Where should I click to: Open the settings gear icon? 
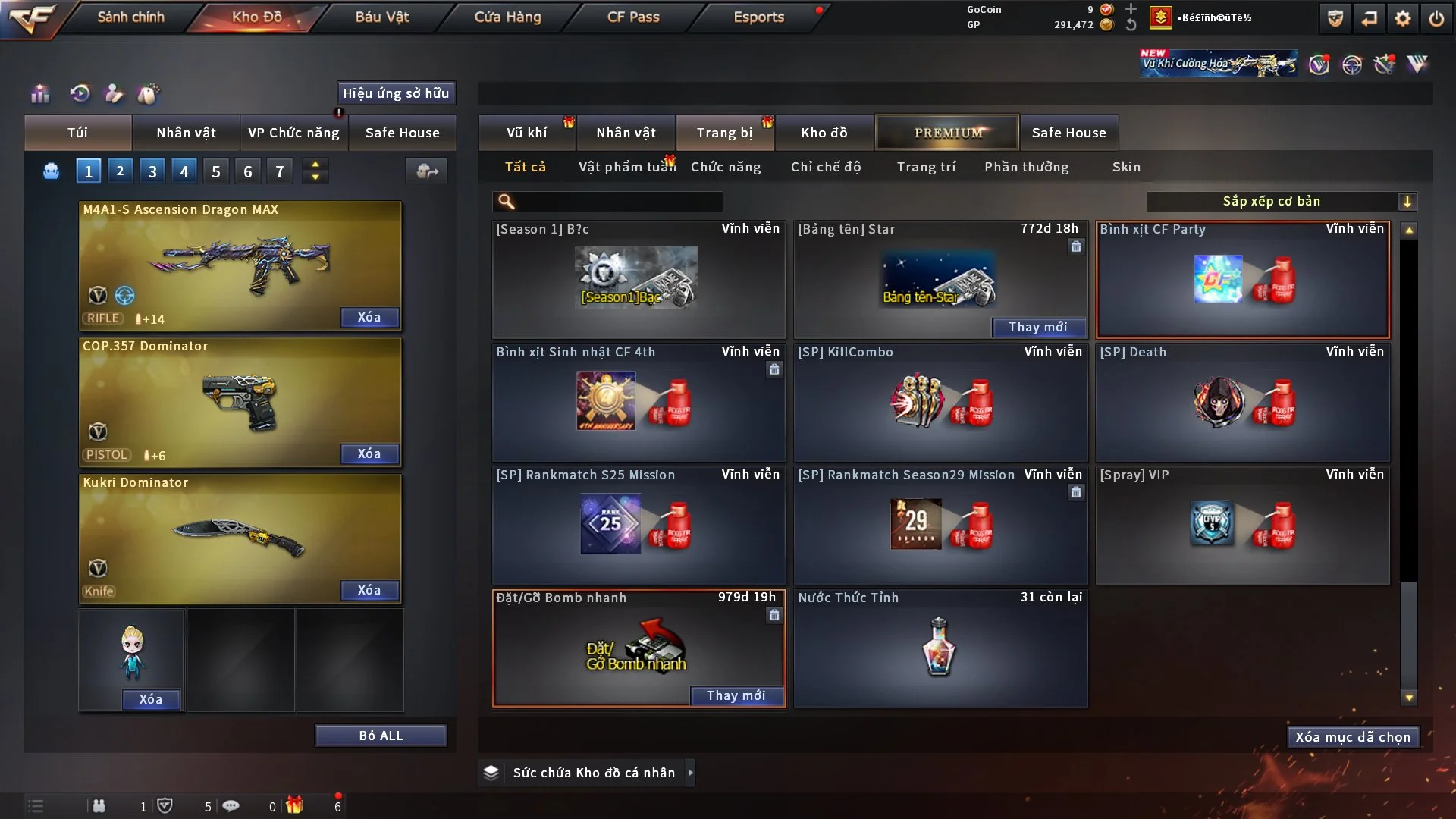[1403, 18]
